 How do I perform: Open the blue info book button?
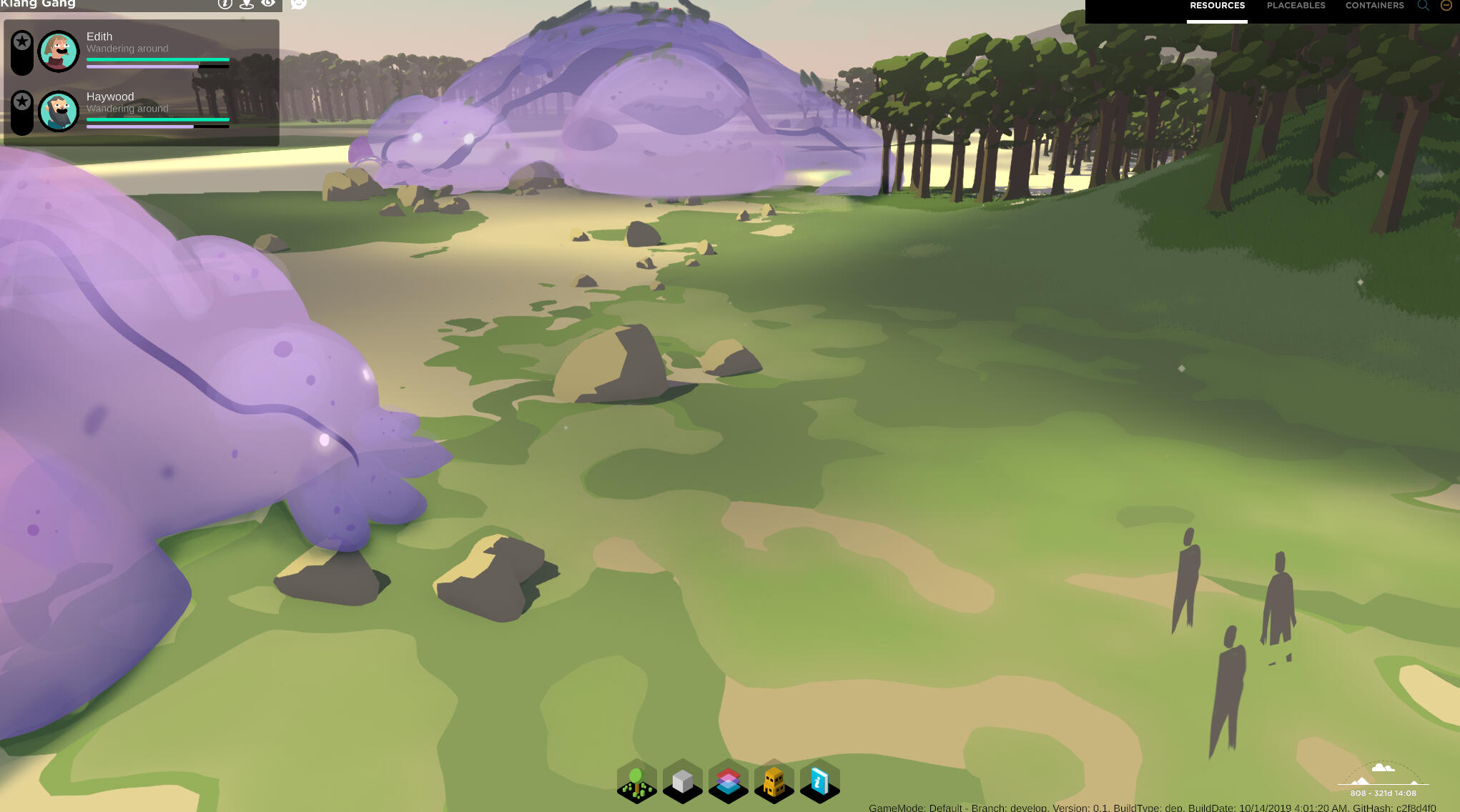coord(819,781)
